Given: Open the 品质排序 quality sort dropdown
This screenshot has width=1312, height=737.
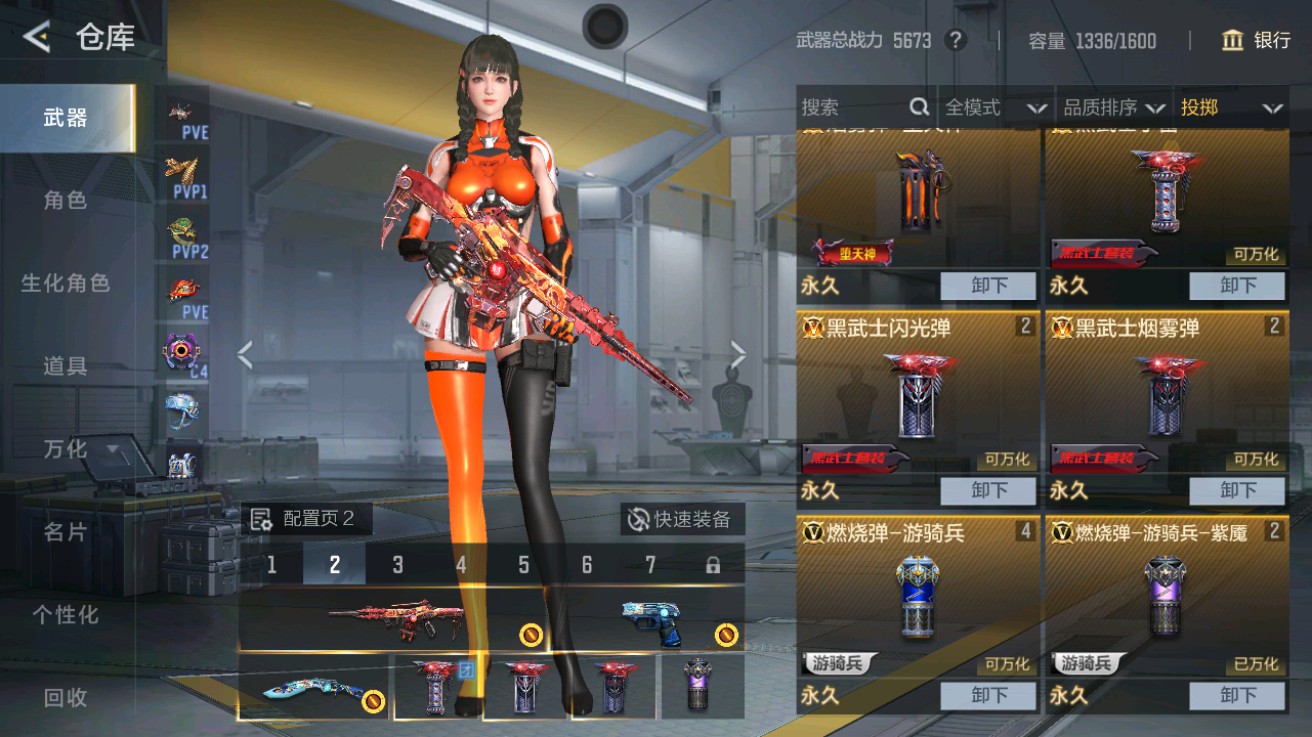Looking at the screenshot, I should click(x=1106, y=107).
